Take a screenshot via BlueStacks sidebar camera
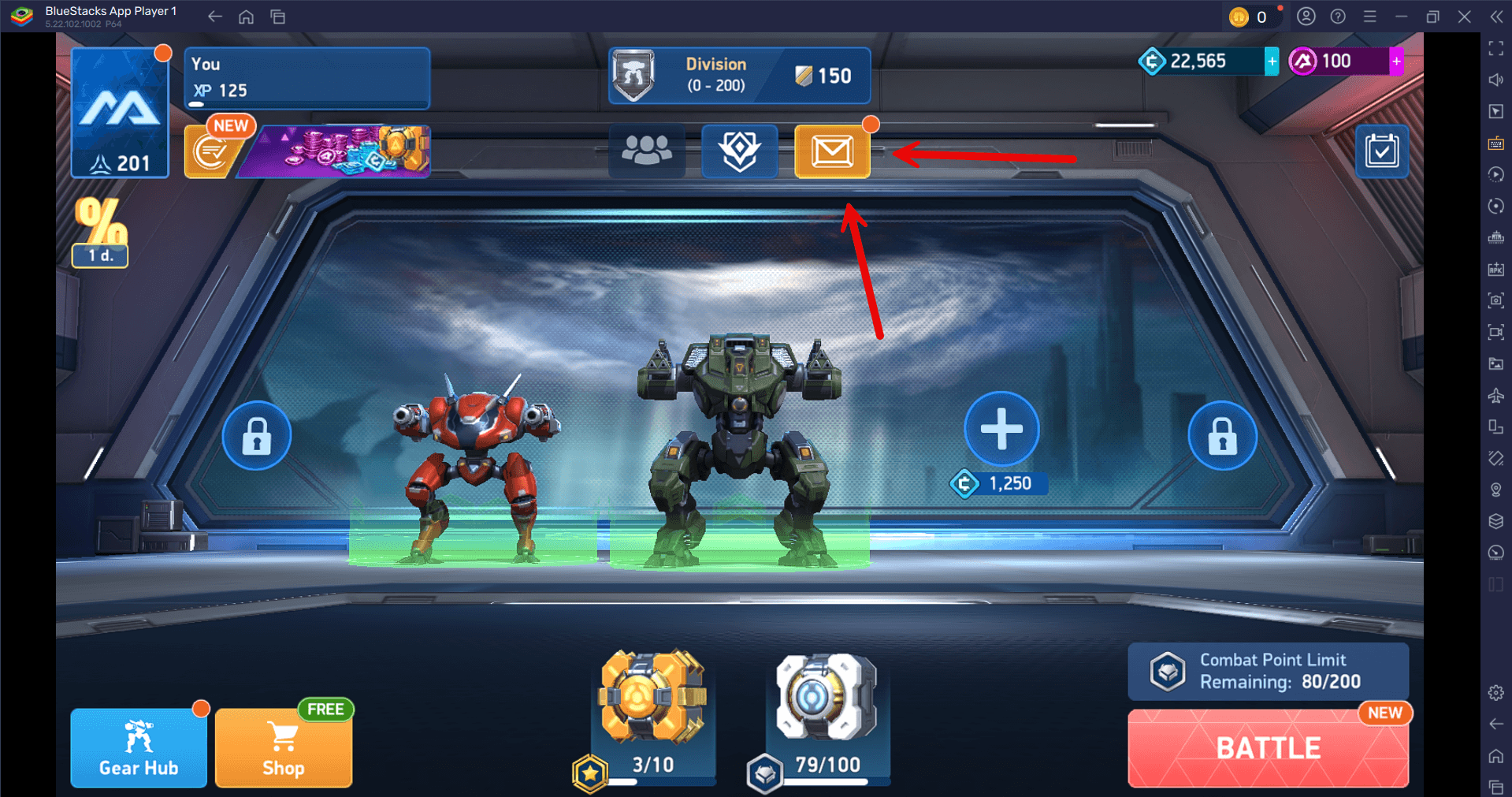The height and width of the screenshot is (797, 1512). click(1495, 300)
